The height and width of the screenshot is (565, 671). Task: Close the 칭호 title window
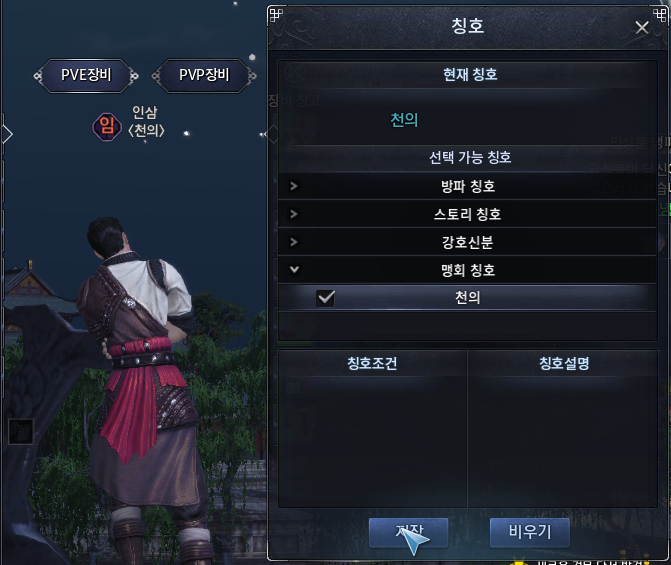[x=642, y=28]
